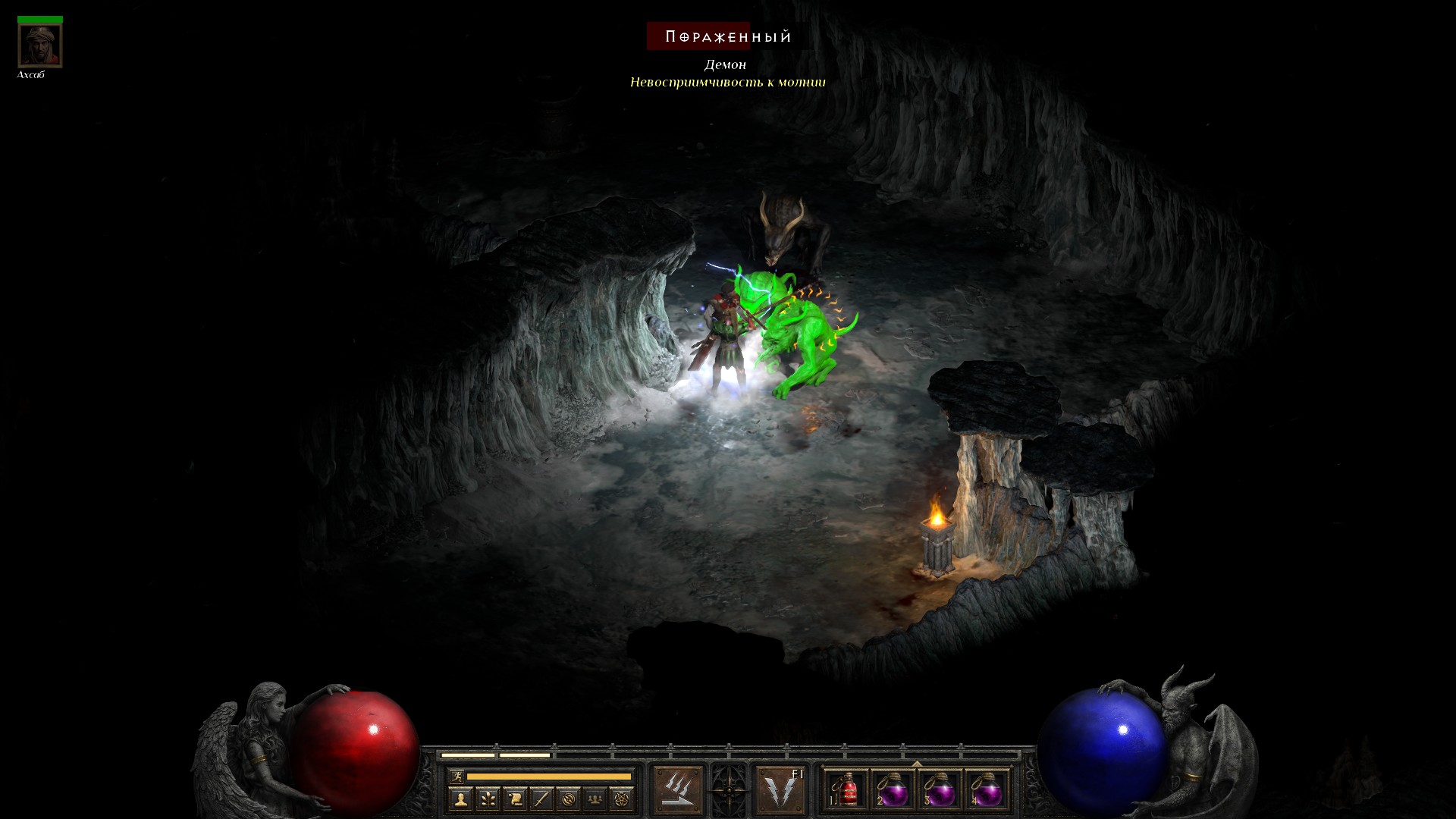Image resolution: width=1456 pixels, height=819 pixels.
Task: Click the mercenary Ахсаб portrait
Action: click(40, 45)
